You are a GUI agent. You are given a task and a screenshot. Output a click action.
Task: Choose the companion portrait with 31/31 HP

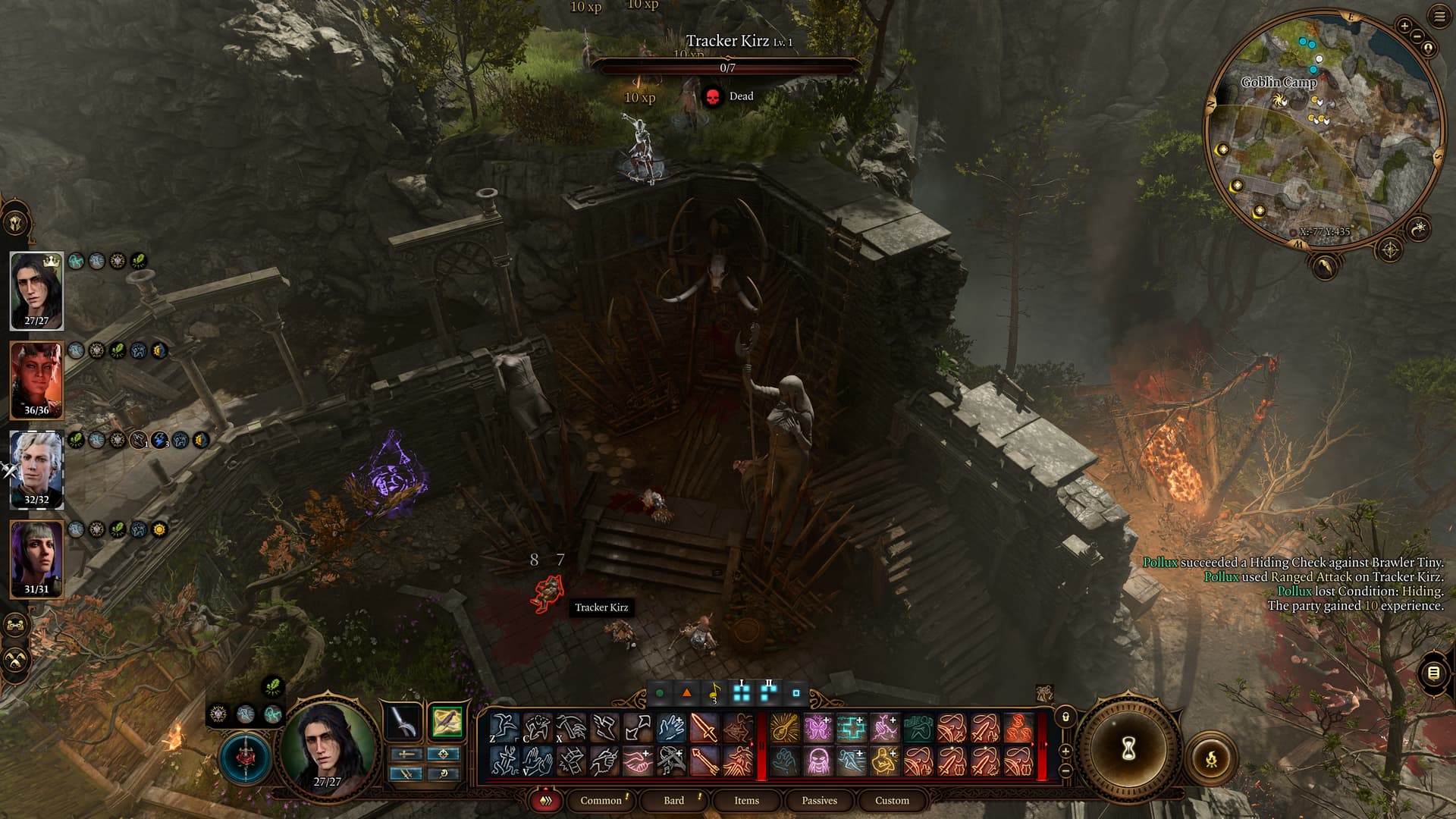coord(36,559)
